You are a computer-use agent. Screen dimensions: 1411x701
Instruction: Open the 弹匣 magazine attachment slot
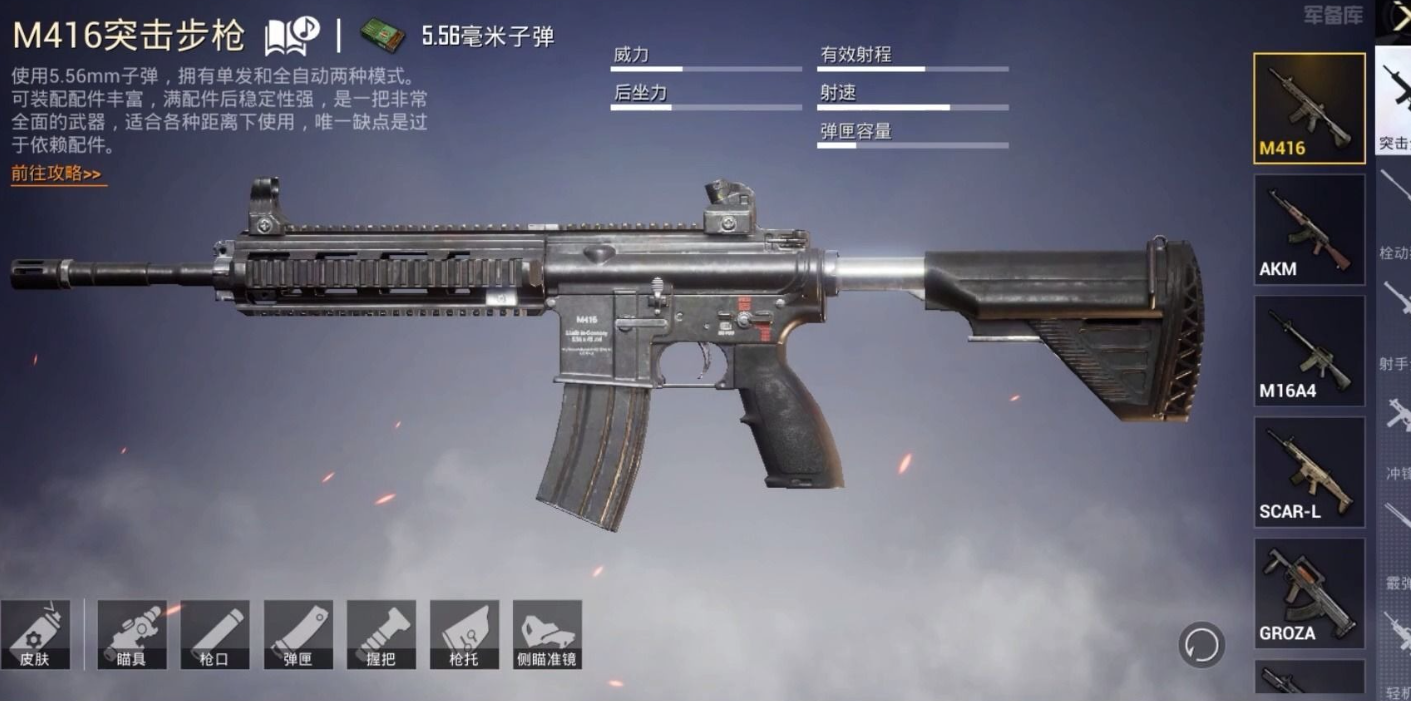(x=298, y=634)
